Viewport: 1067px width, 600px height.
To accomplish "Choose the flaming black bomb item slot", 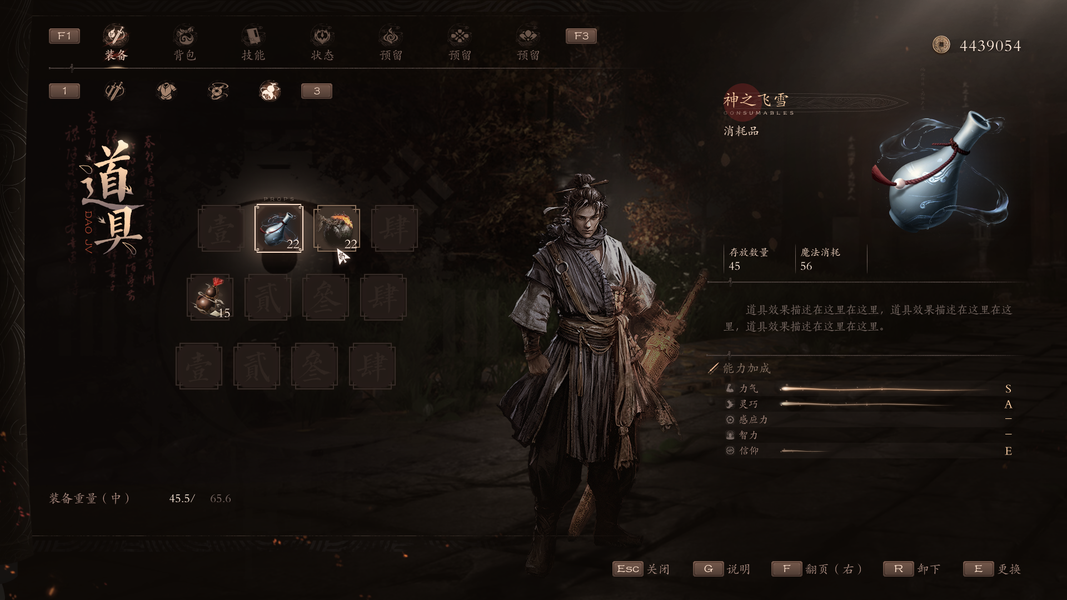I will (337, 228).
